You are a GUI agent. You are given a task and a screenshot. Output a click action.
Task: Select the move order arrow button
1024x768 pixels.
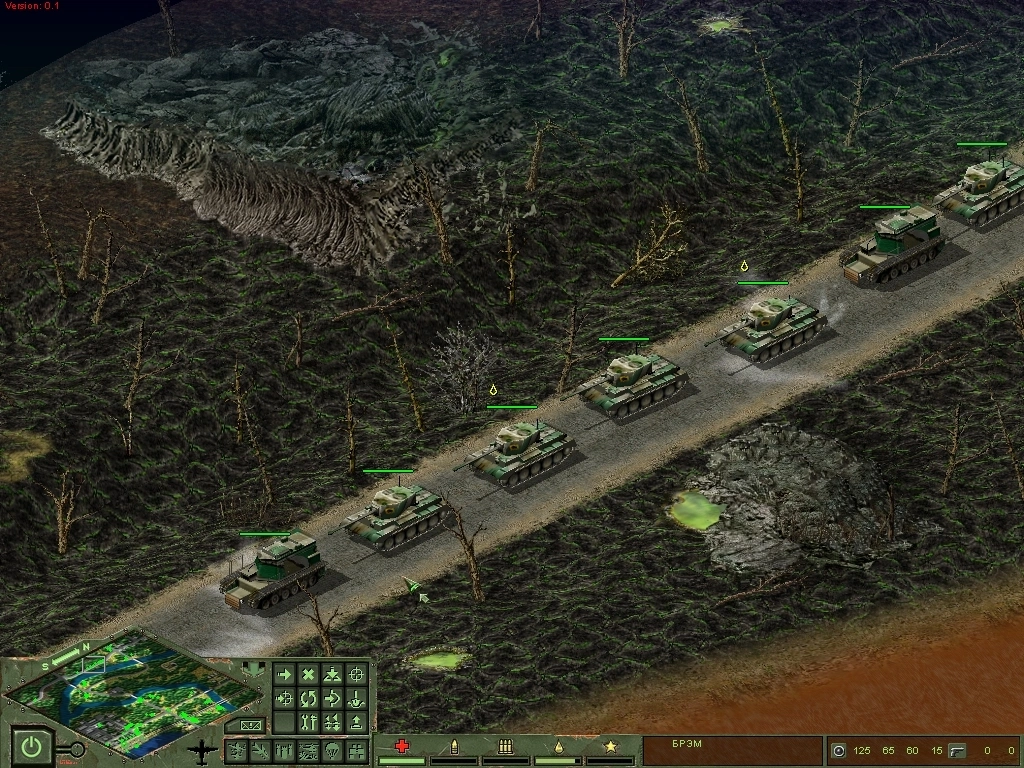(x=285, y=675)
